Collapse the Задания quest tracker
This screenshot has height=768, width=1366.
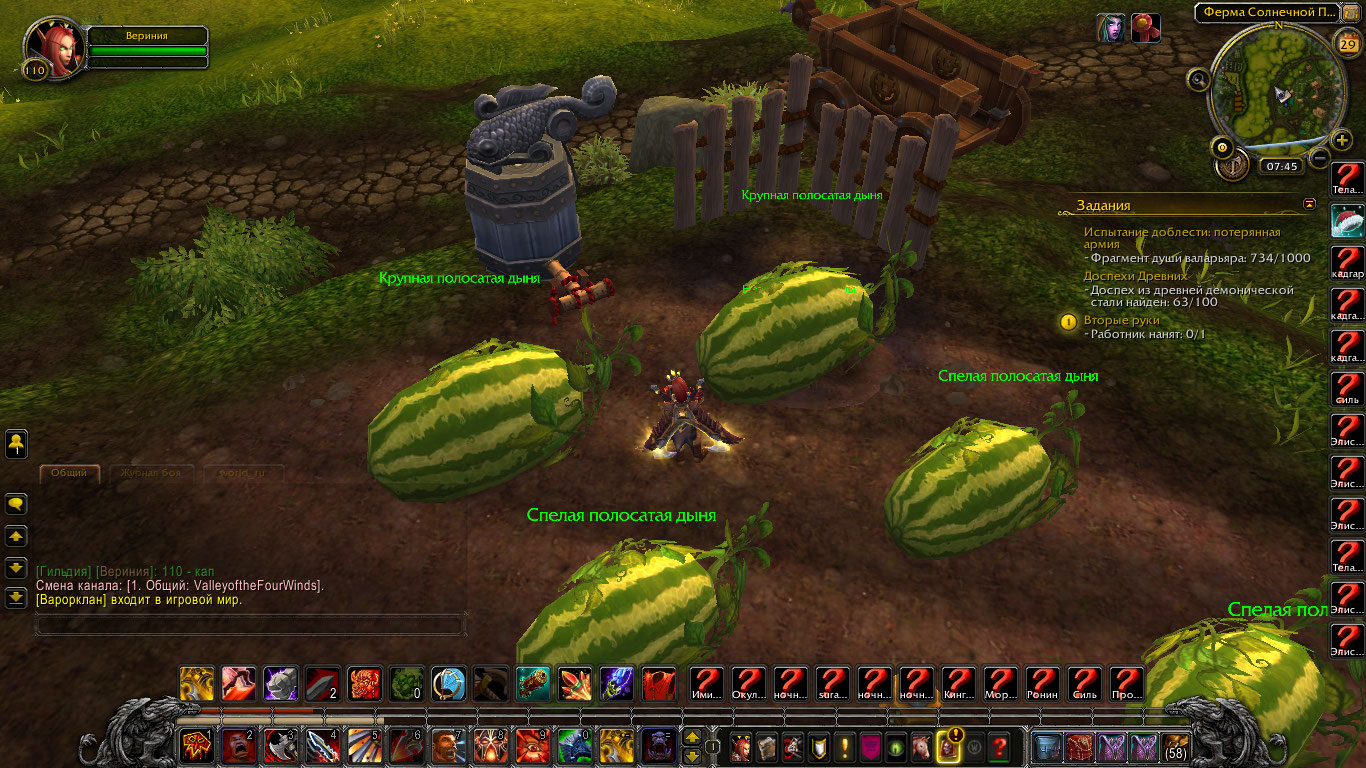pyautogui.click(x=1310, y=204)
